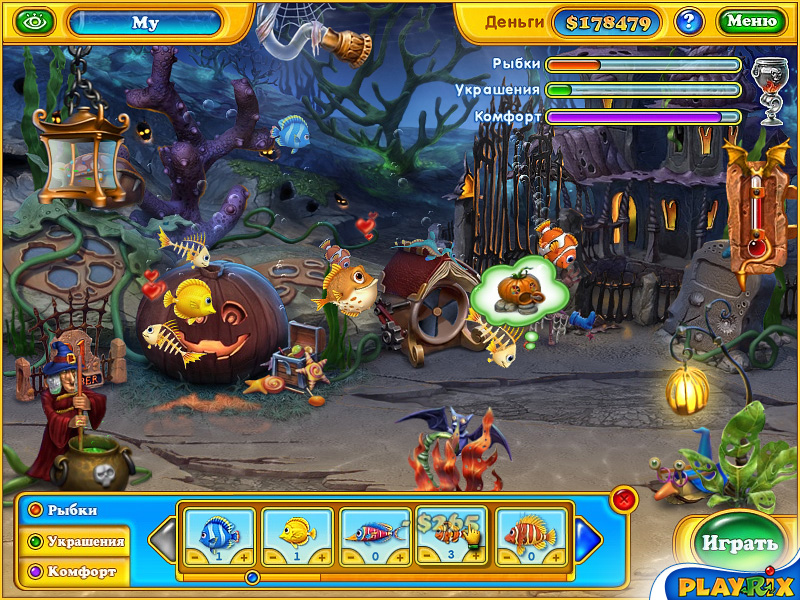Image resolution: width=800 pixels, height=600 pixels.
Task: Click the trophy cup icon
Action: pyautogui.click(x=767, y=85)
